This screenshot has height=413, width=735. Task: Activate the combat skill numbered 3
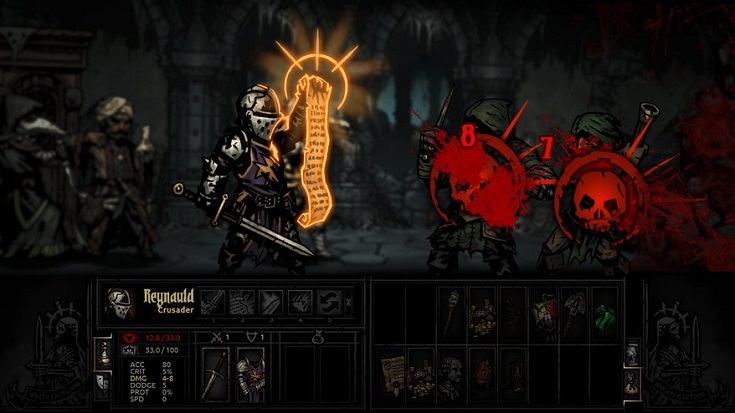271,303
